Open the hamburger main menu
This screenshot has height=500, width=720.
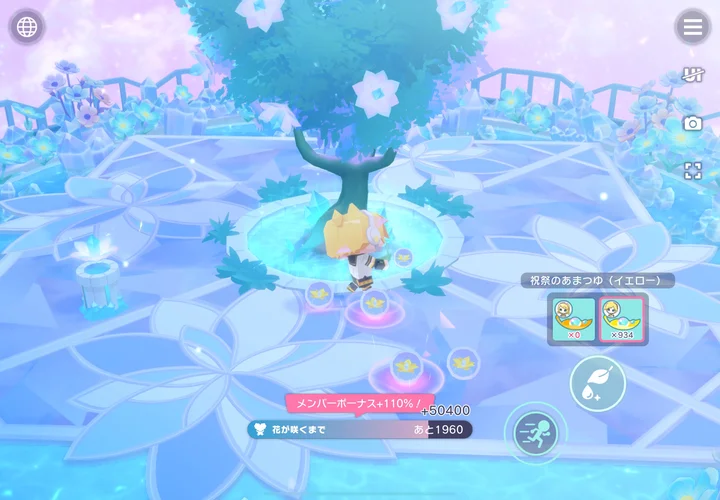click(691, 27)
